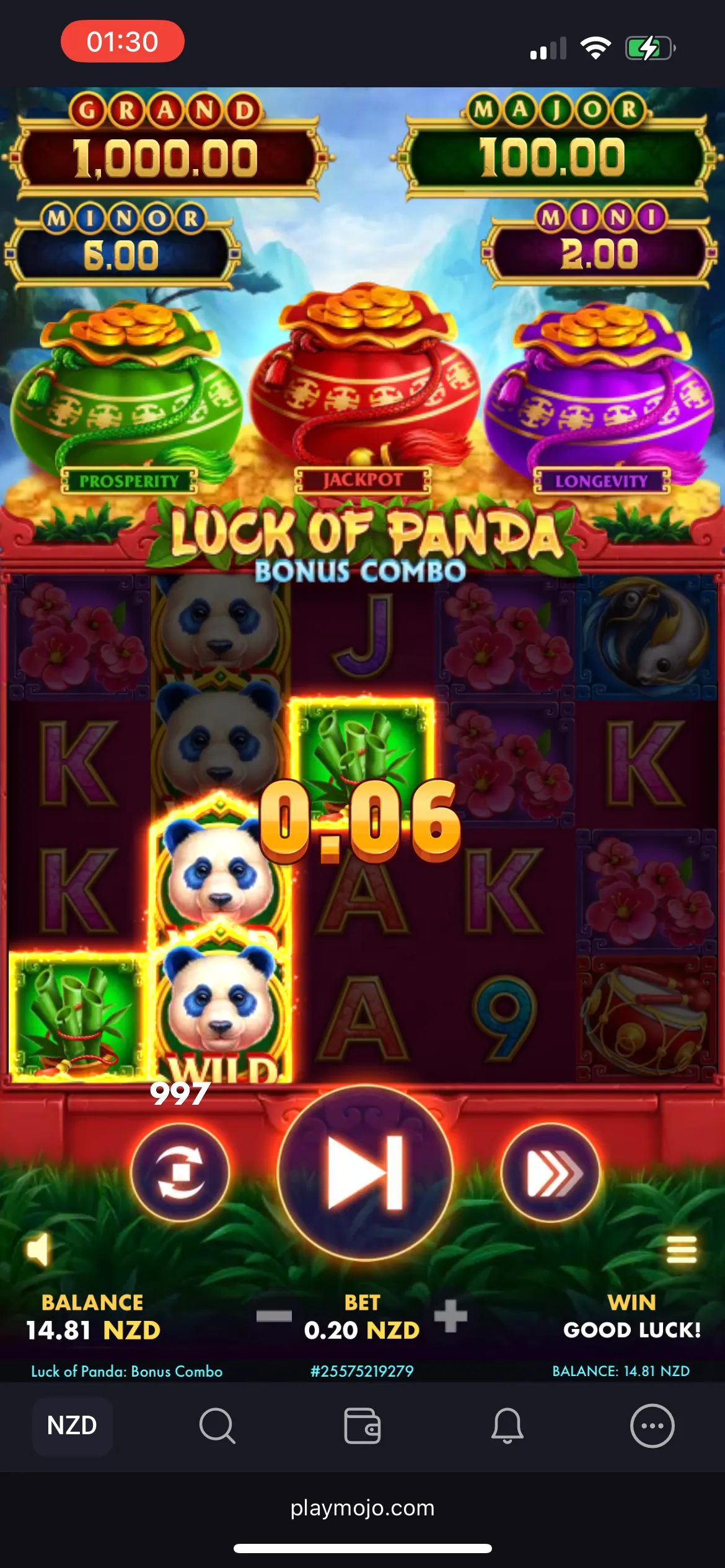Open the hamburger game menu

click(x=682, y=1249)
